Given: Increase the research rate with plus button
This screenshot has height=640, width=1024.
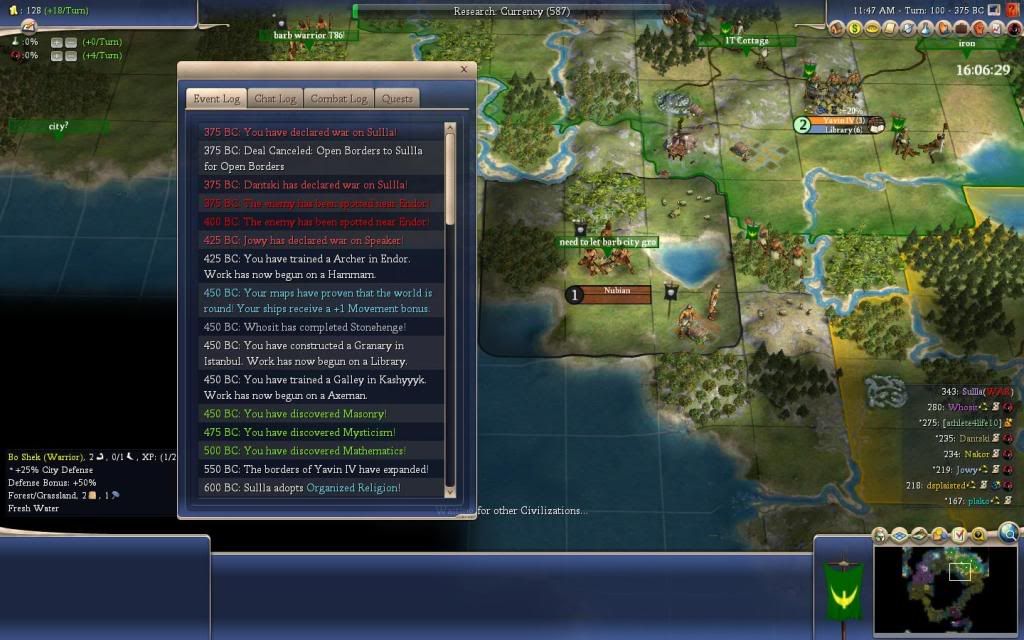Looking at the screenshot, I should tap(57, 42).
